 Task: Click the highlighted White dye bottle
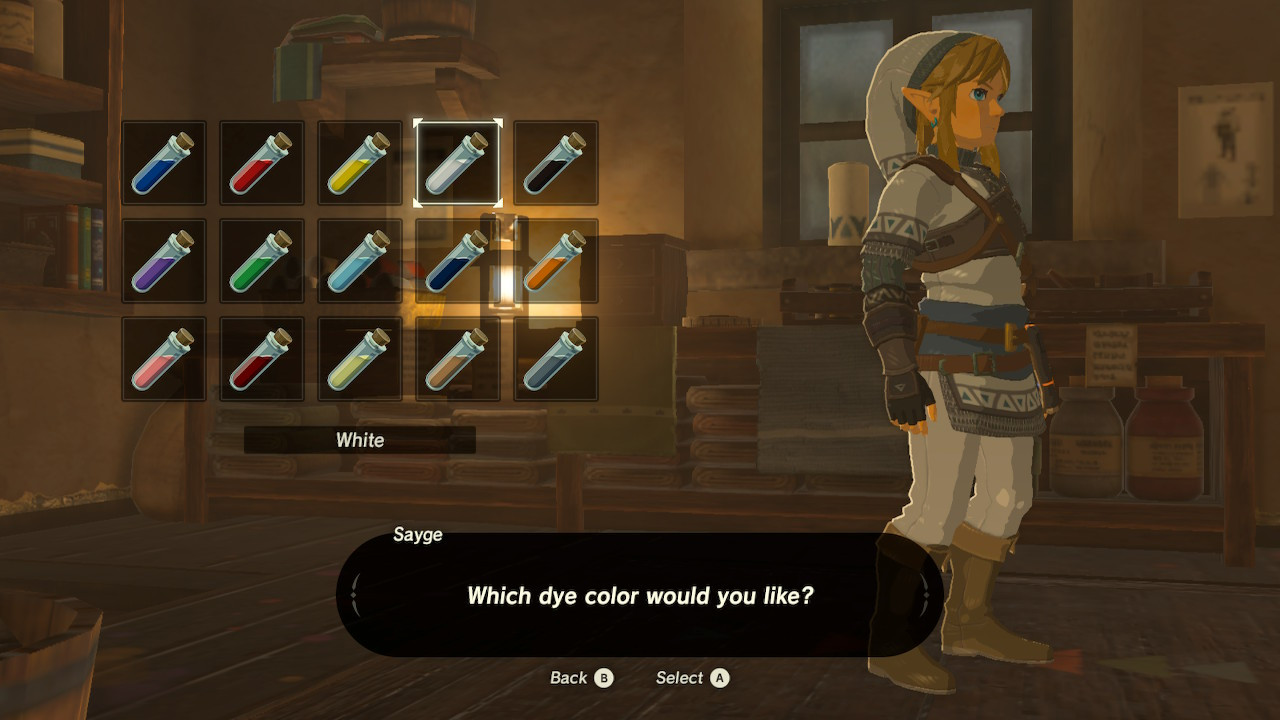[457, 161]
